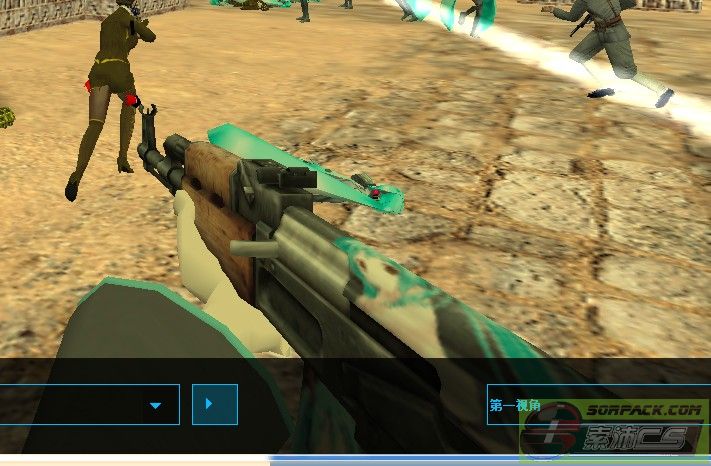The height and width of the screenshot is (466, 711).
Task: Open the animation dropdown with the arrow
Action: point(156,405)
